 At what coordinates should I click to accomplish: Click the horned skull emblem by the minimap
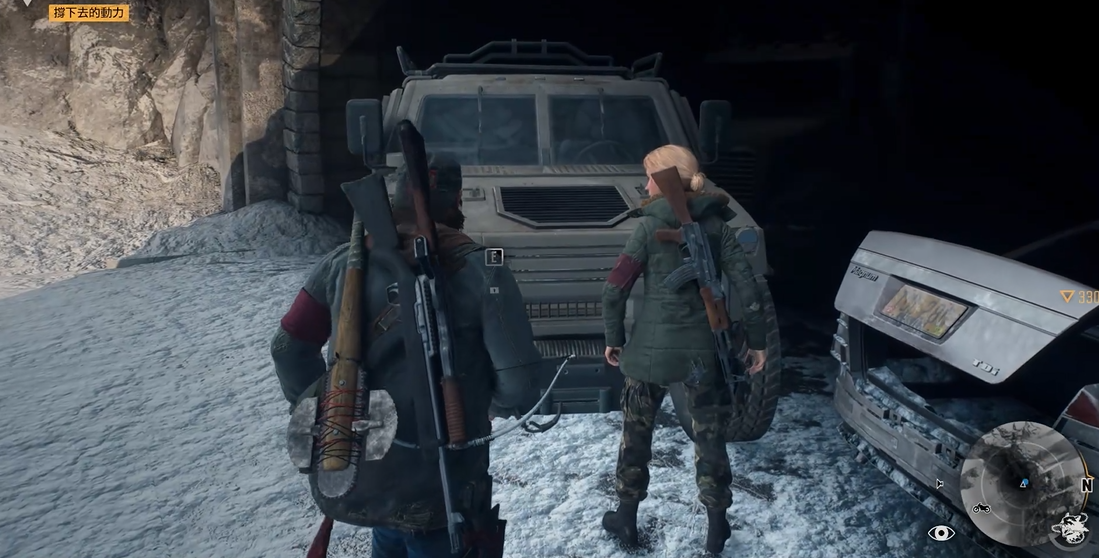[x=1070, y=527]
